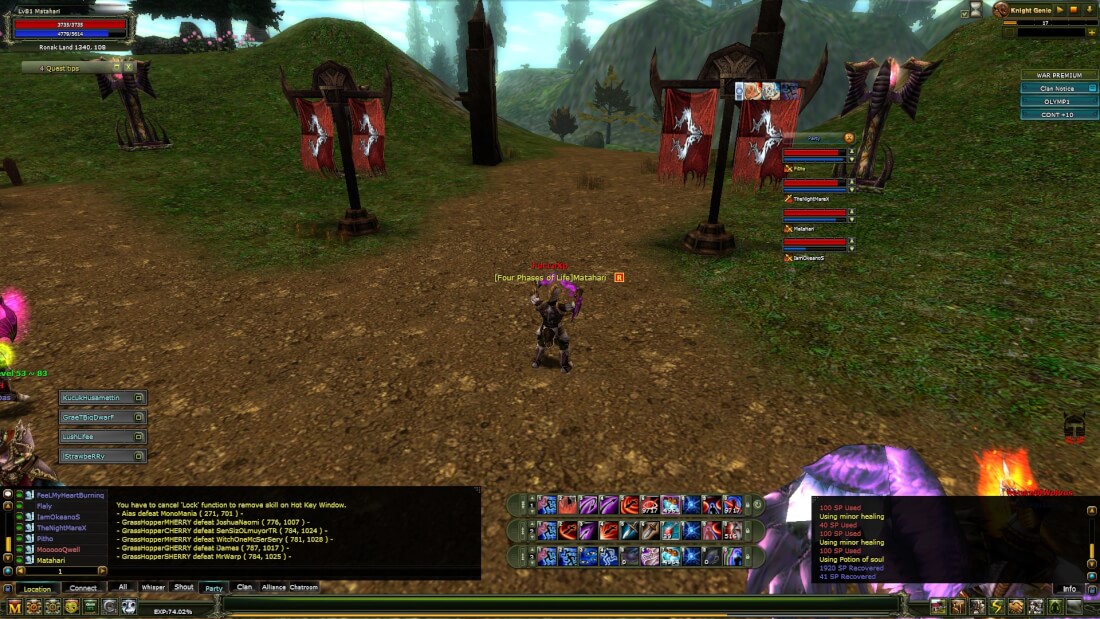Screen dimensions: 1100x619
Task: Open the Shout chat tab
Action: click(x=184, y=588)
